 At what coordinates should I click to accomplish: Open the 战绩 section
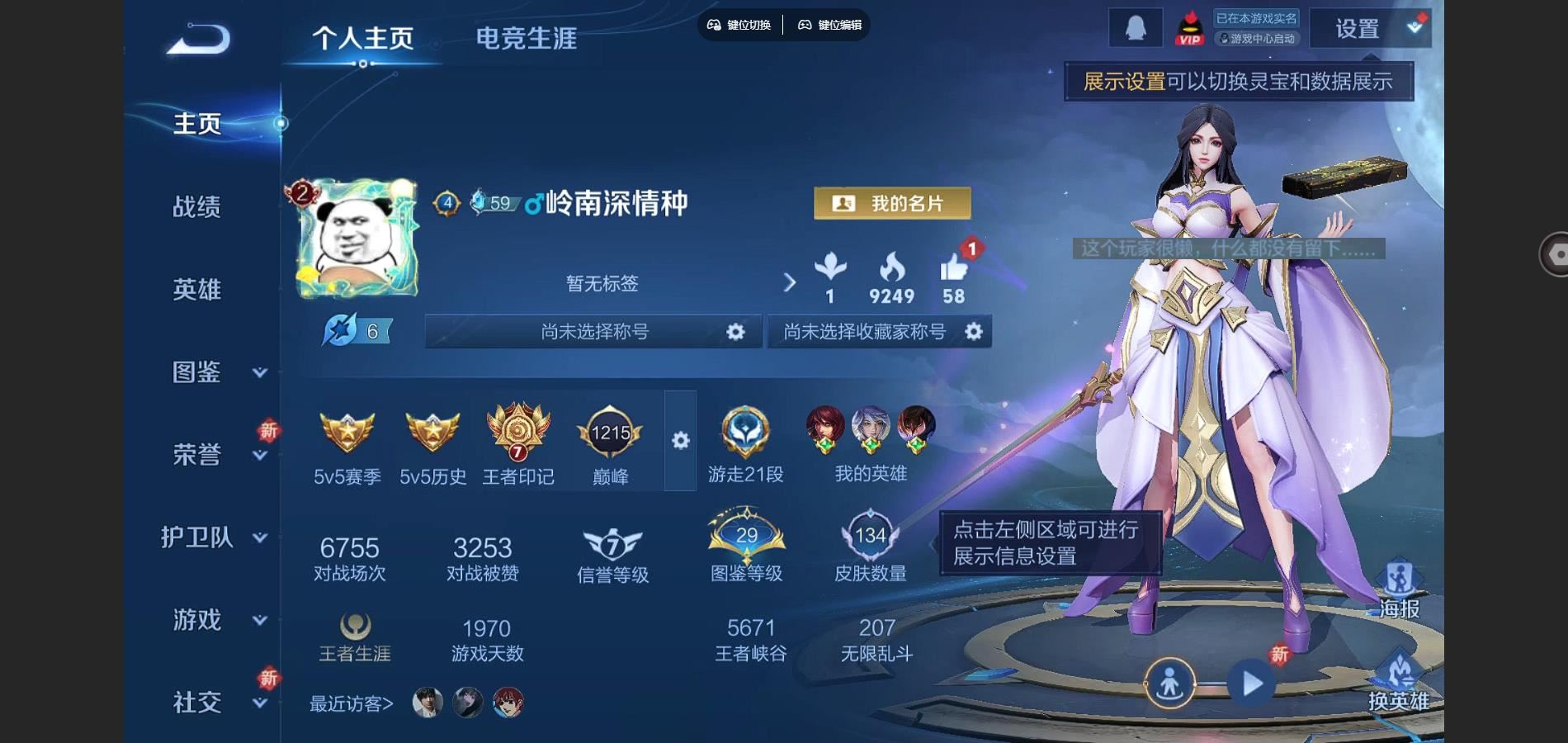[196, 206]
